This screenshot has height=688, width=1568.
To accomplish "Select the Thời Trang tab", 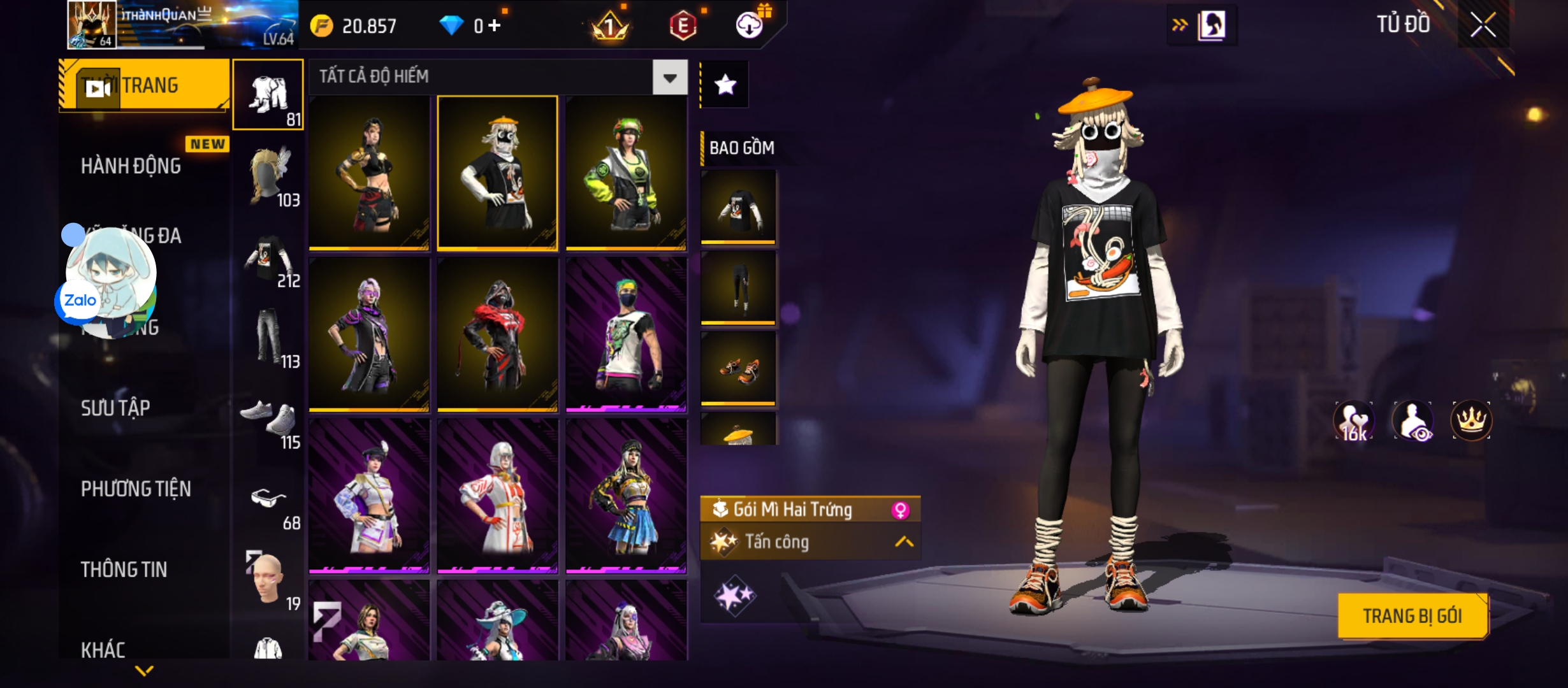I will pos(144,85).
